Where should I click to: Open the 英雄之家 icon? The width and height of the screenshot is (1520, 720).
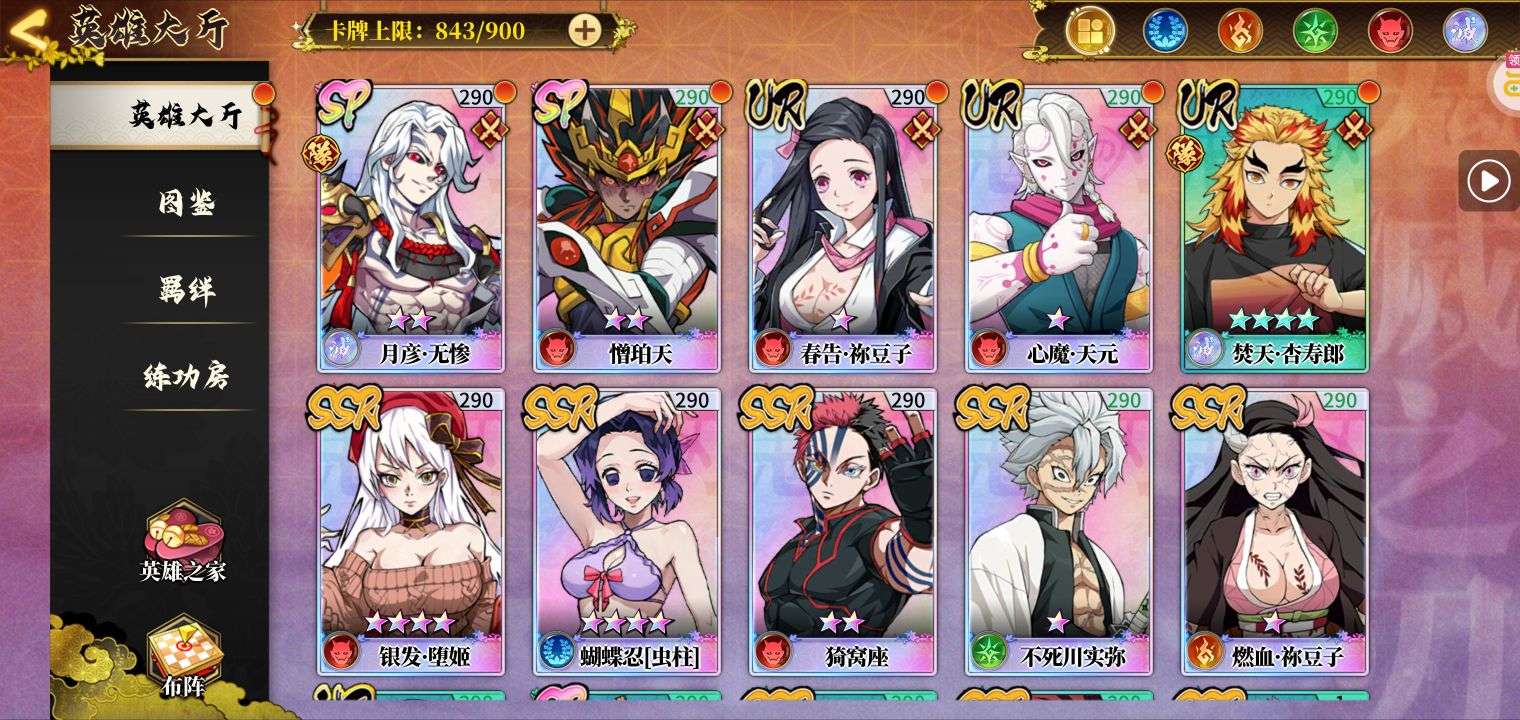pos(183,540)
